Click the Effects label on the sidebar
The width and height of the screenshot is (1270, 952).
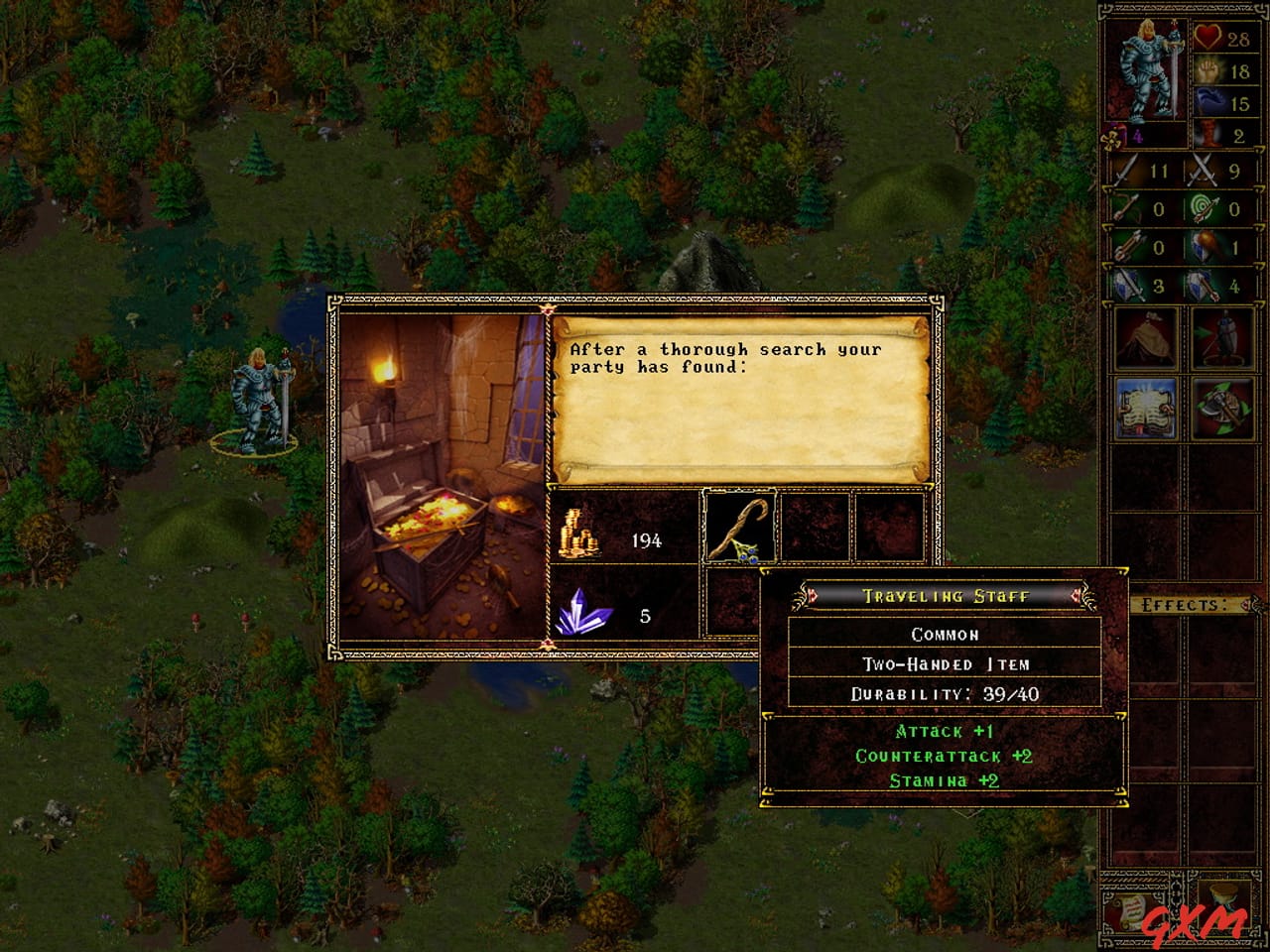click(x=1186, y=602)
